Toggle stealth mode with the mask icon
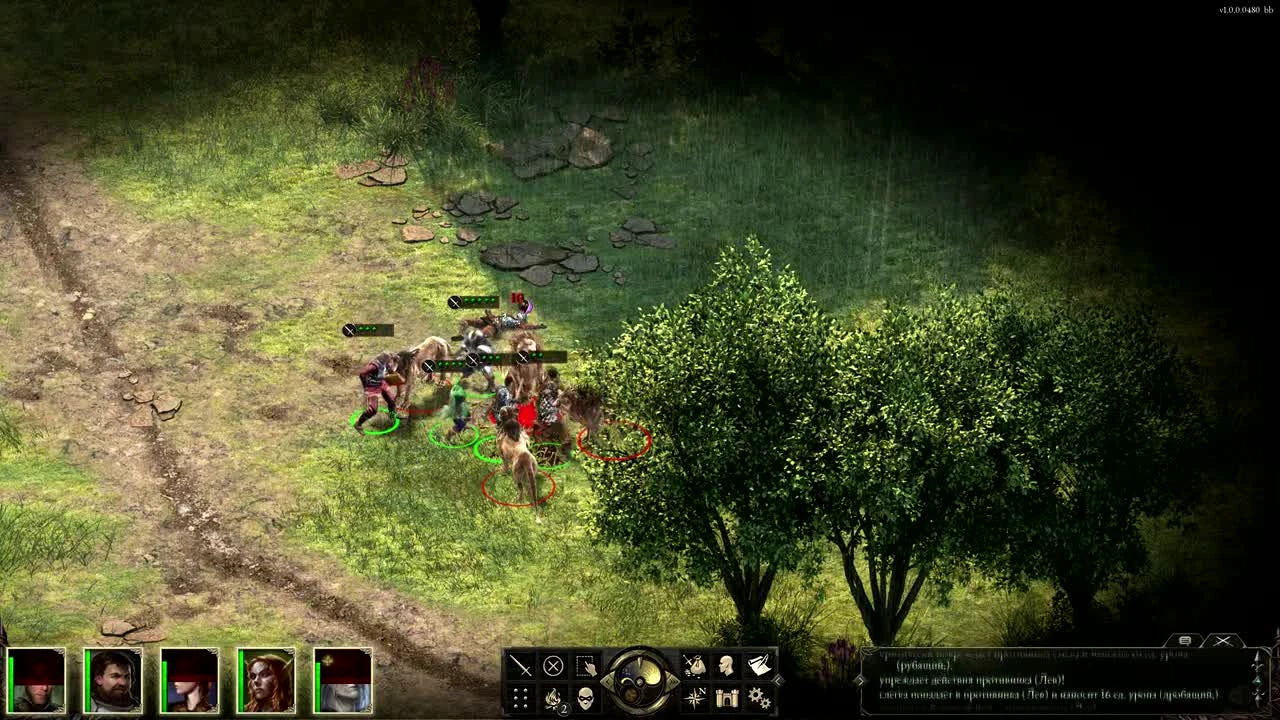Viewport: 1280px width, 720px height. tap(588, 699)
